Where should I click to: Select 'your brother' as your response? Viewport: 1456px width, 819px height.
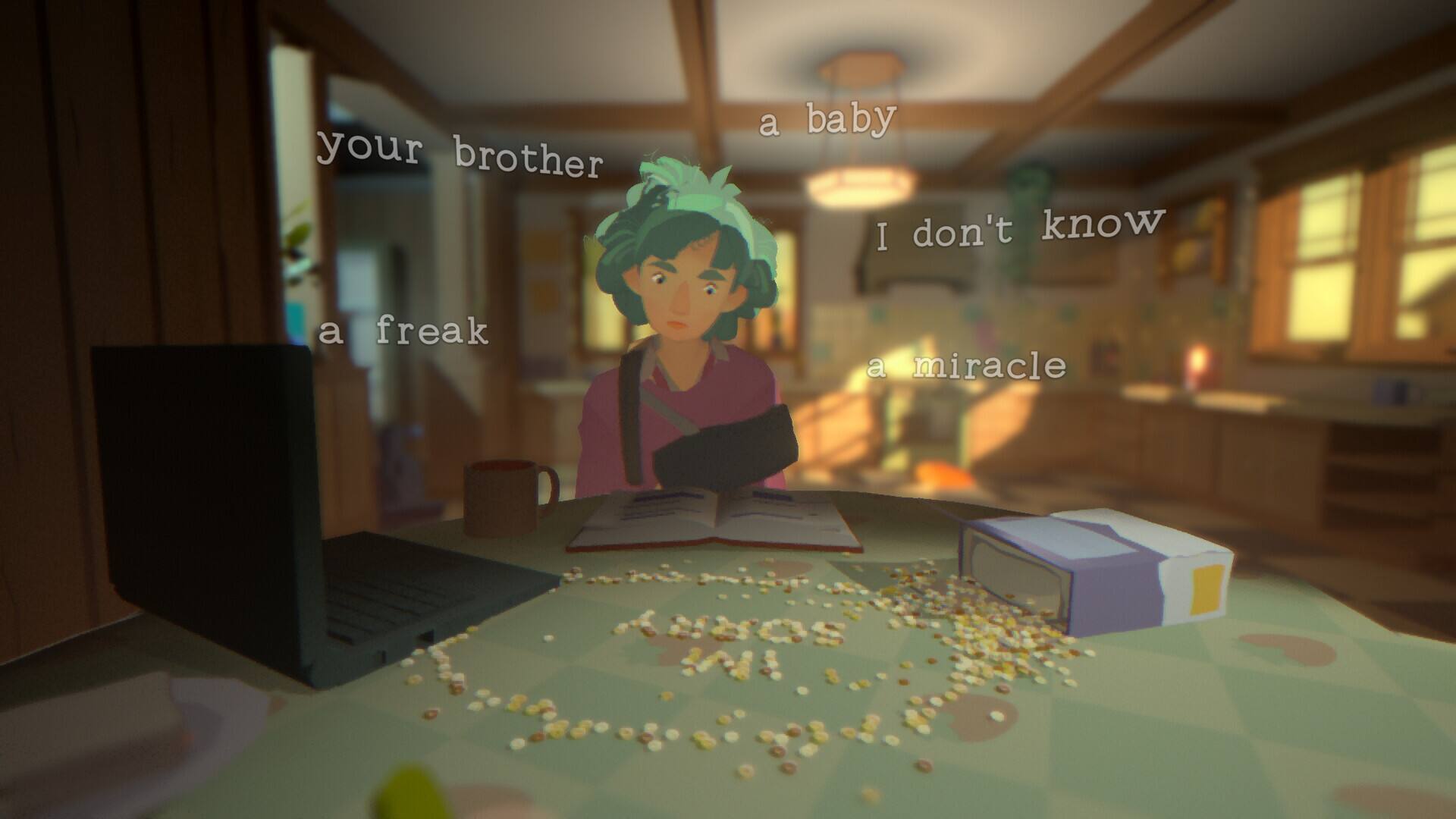pyautogui.click(x=463, y=155)
